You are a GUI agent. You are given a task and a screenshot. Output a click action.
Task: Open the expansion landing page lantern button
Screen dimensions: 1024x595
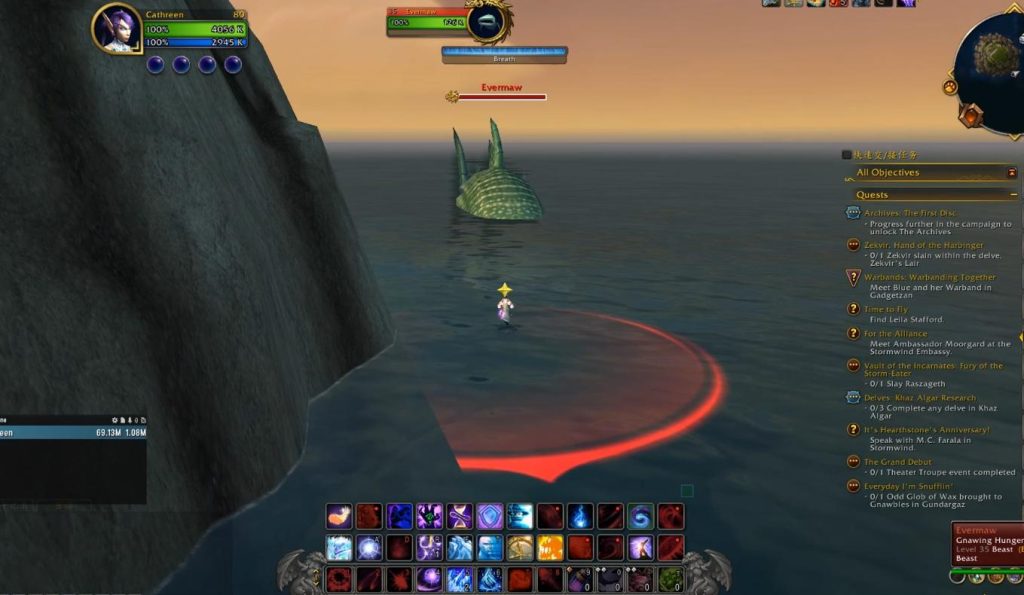point(971,115)
